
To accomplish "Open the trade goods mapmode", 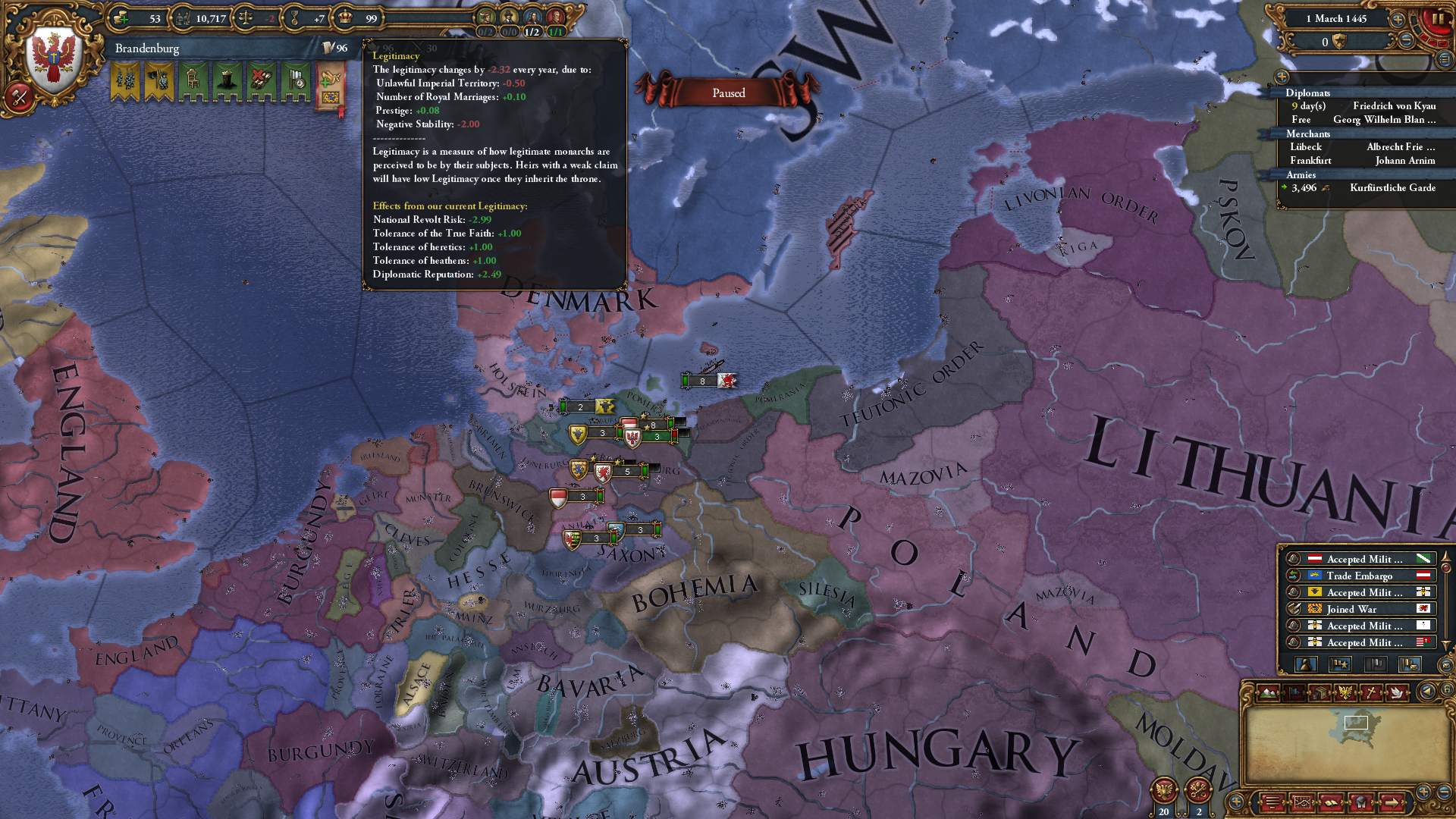I will pos(1319,692).
